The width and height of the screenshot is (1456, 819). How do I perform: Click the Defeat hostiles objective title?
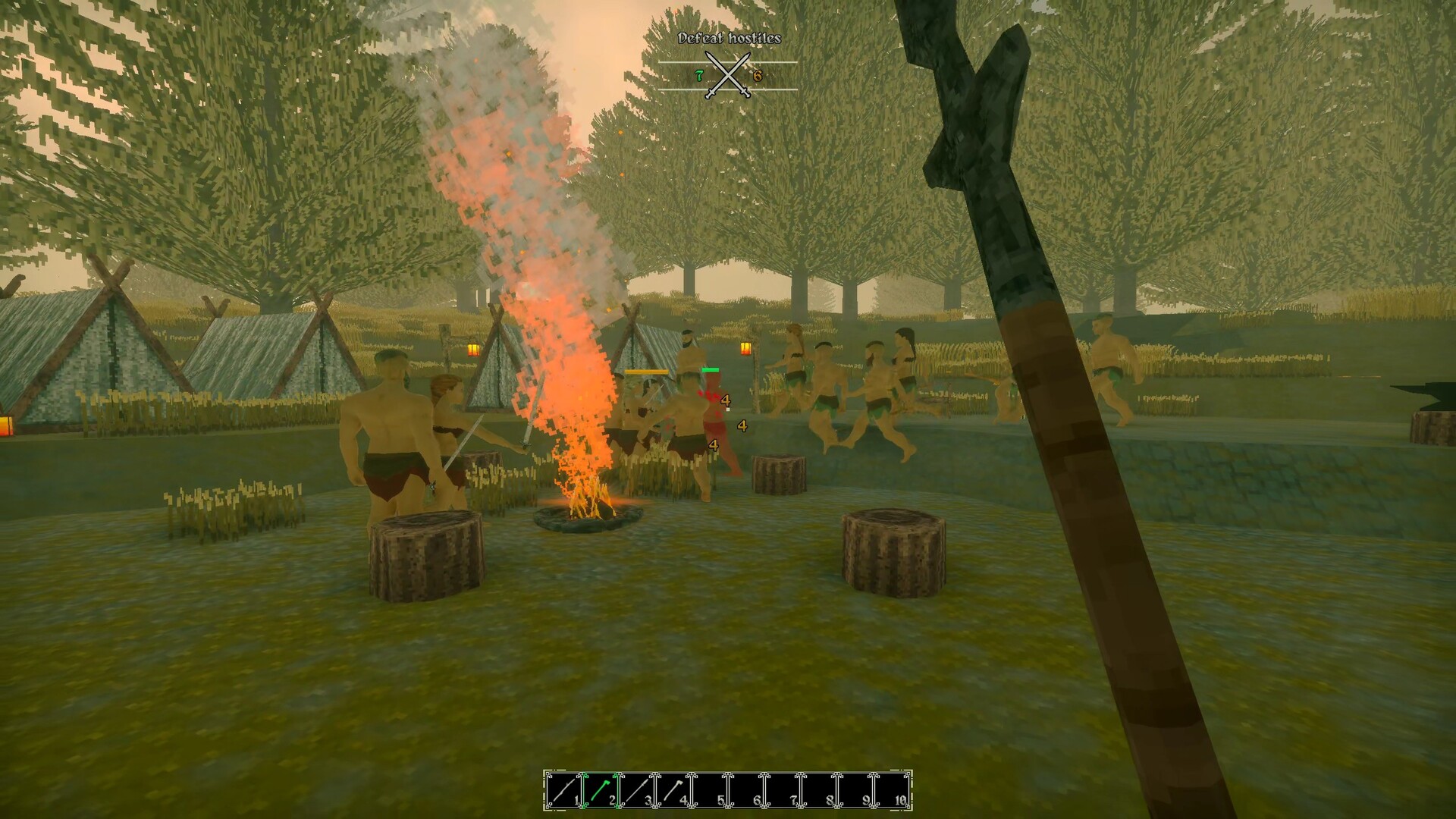[730, 38]
